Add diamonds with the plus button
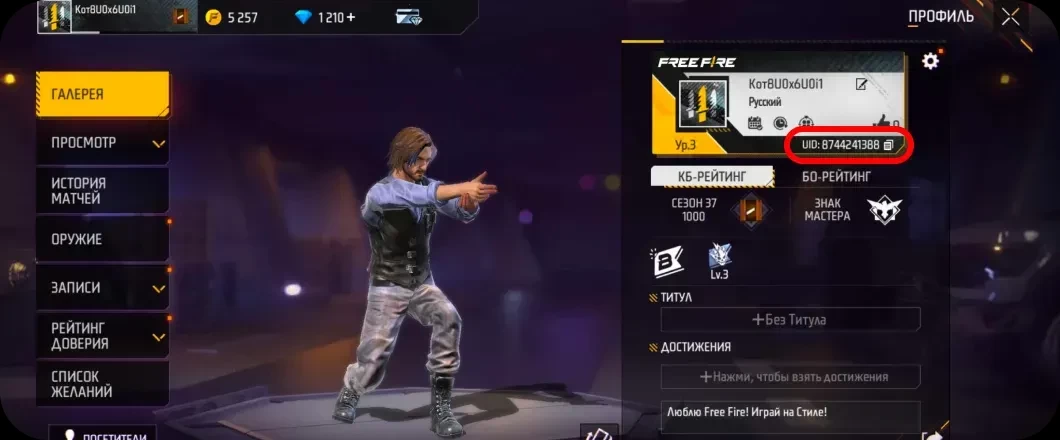 pyautogui.click(x=350, y=17)
